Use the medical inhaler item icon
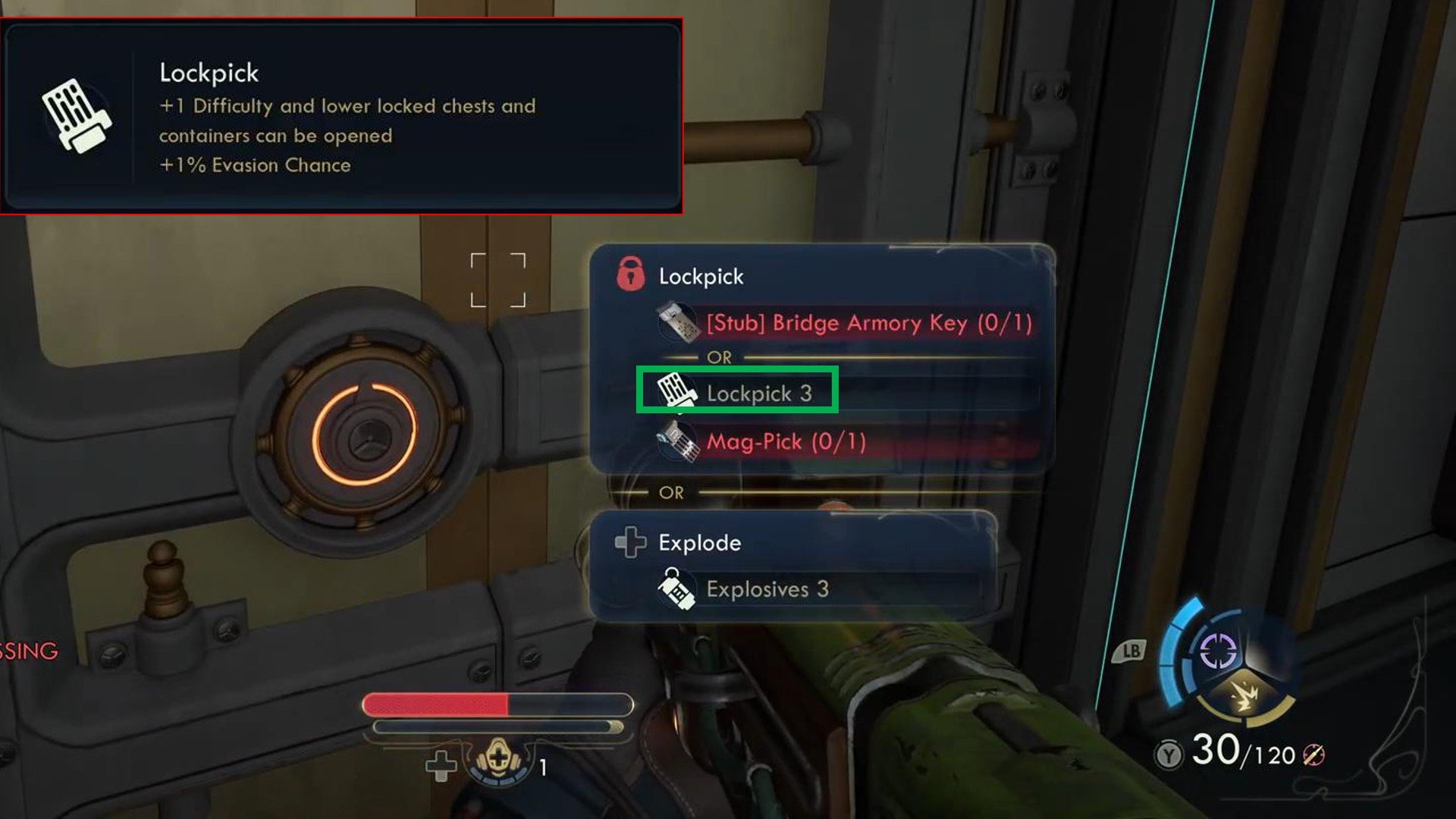Viewport: 1456px width, 819px height. click(x=497, y=760)
